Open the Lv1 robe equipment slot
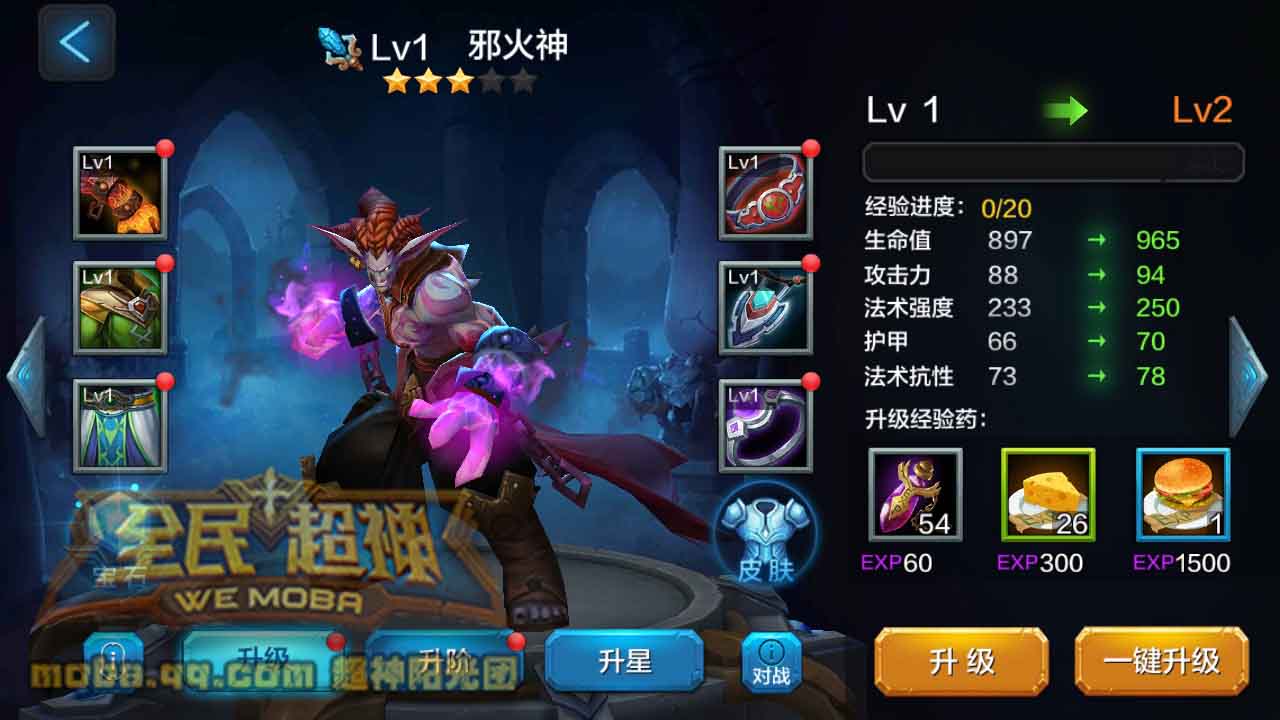This screenshot has width=1280, height=720. (120, 425)
